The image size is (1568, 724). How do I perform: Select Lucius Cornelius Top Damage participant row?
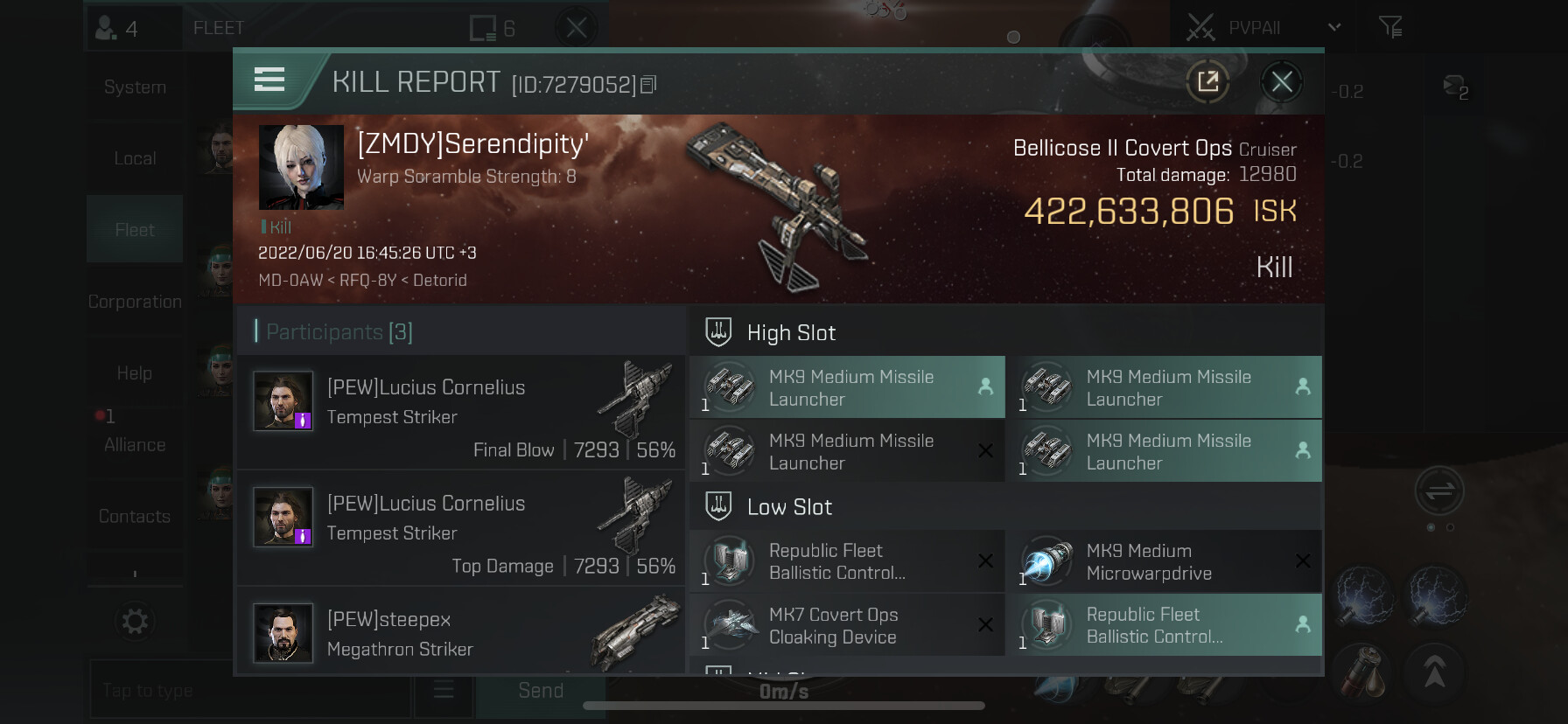tap(461, 528)
